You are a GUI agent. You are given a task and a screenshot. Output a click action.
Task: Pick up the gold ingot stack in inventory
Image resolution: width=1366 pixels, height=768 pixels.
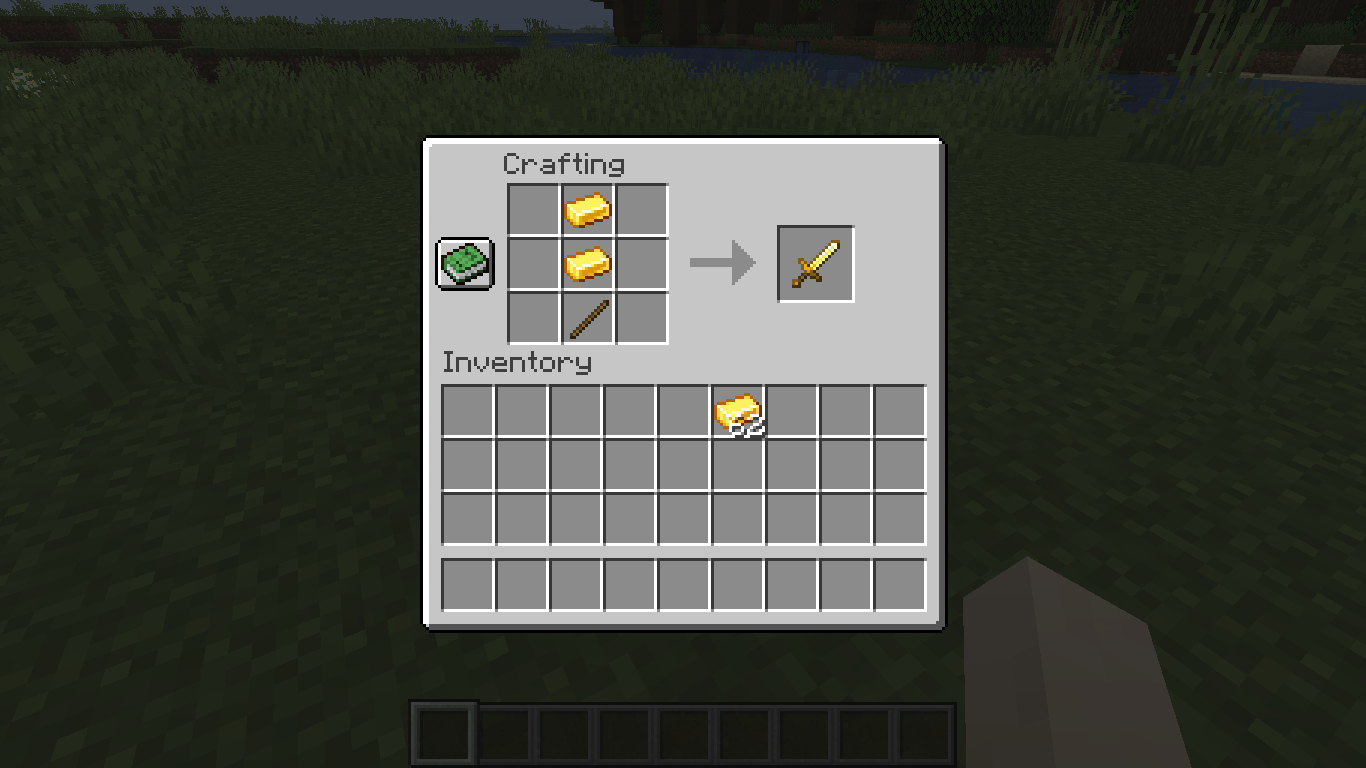[x=738, y=412]
